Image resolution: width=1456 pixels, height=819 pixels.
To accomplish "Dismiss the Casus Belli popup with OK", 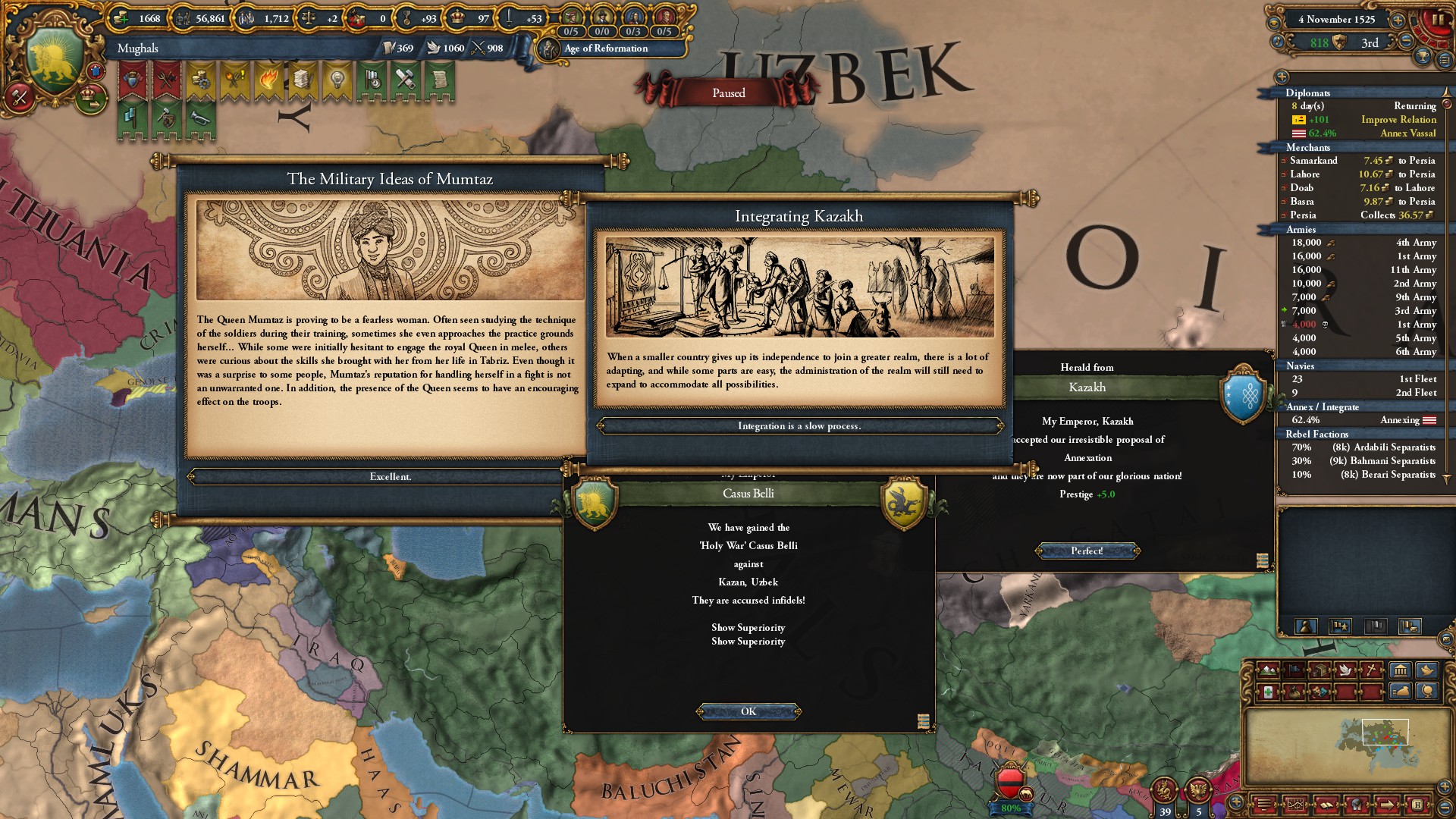I will click(748, 711).
